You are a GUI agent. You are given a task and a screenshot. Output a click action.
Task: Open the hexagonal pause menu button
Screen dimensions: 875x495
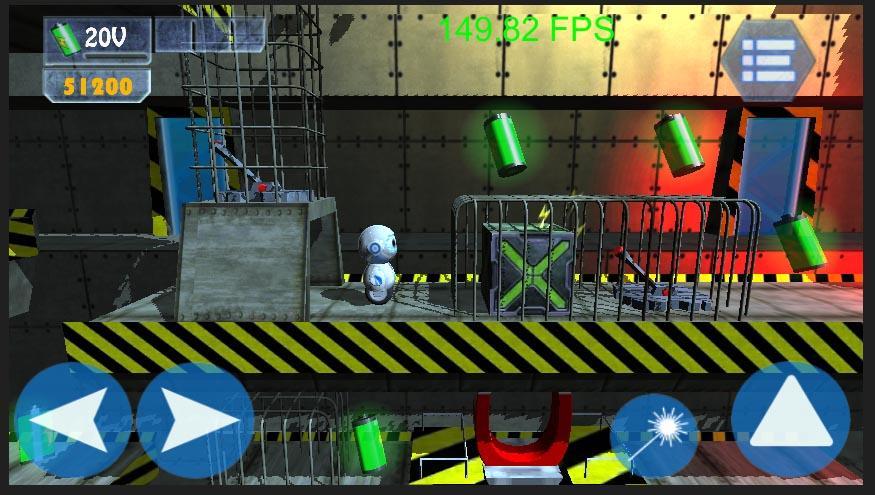[769, 59]
